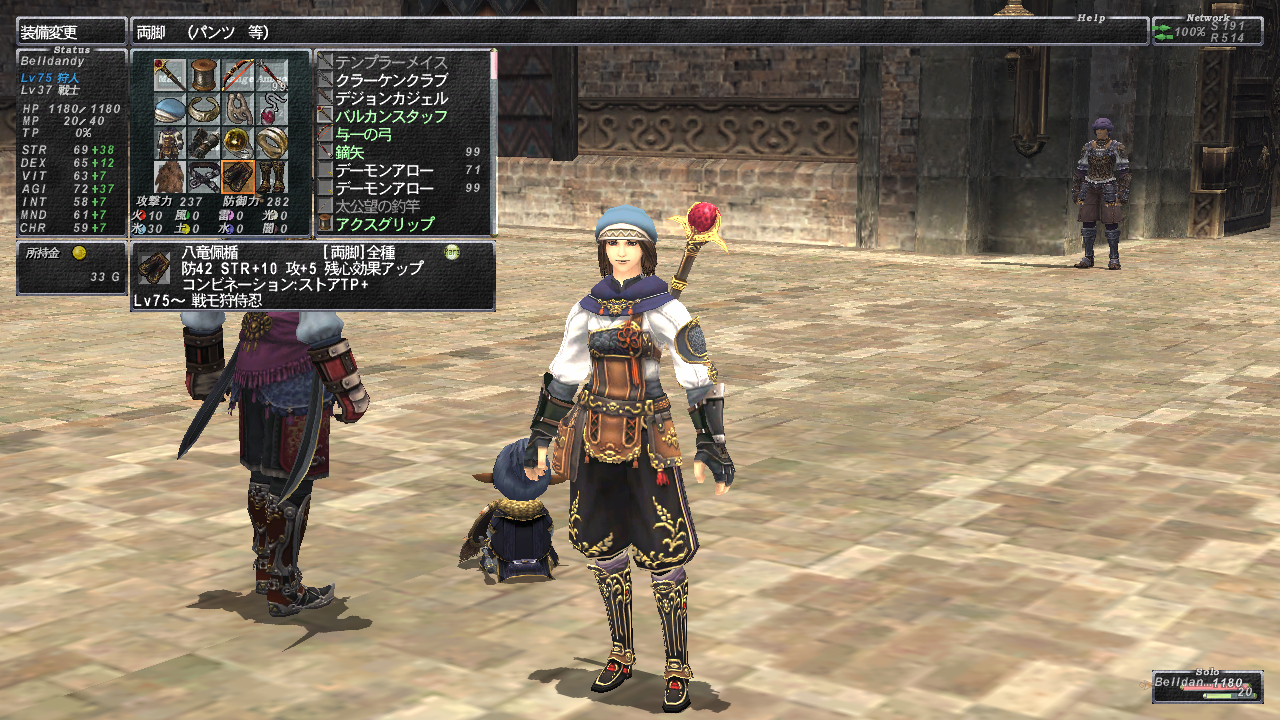Select the gold torque neck slot
The height and width of the screenshot is (720, 1280).
coord(204,109)
